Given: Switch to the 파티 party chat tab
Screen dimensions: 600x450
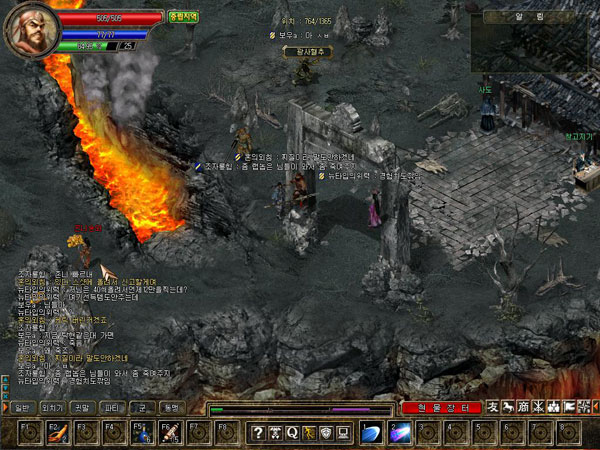Looking at the screenshot, I should click(112, 408).
